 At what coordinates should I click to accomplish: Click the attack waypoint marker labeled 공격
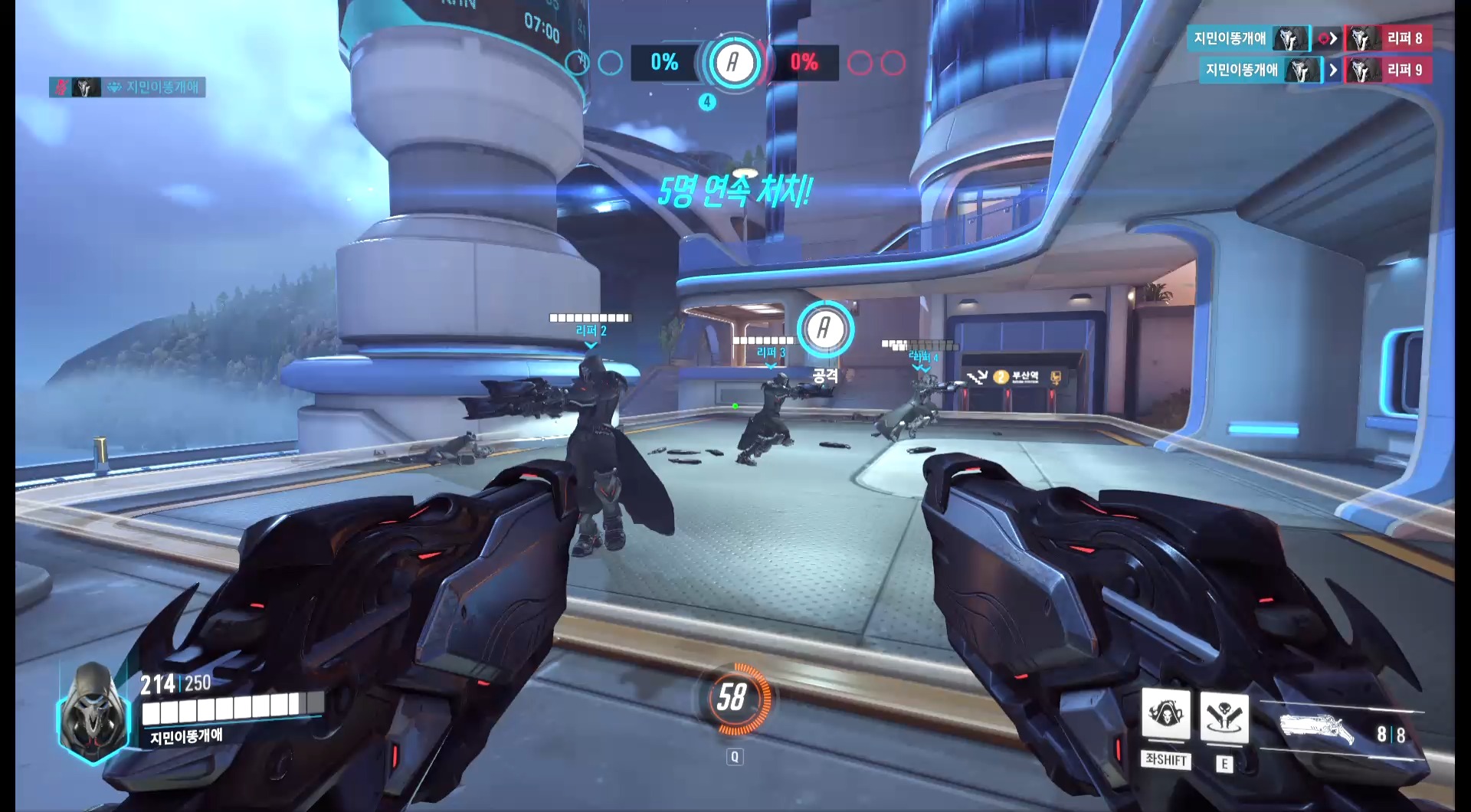(825, 329)
